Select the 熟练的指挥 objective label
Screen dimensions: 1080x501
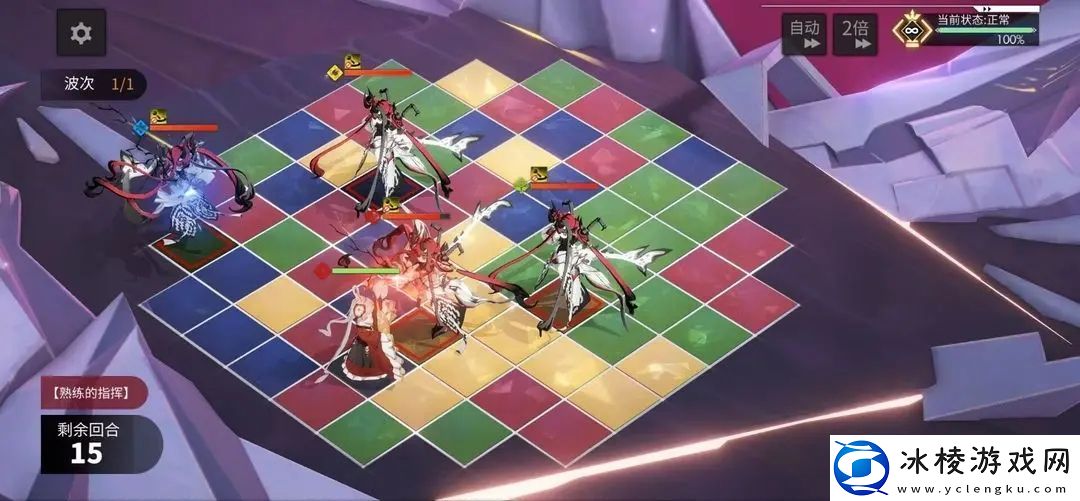pos(94,392)
